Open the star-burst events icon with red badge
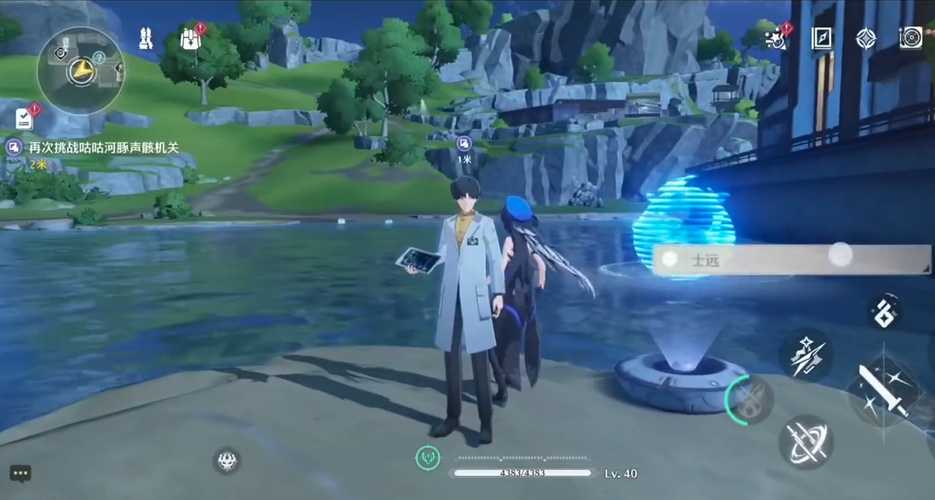Screen dimensions: 935x500 coord(775,39)
